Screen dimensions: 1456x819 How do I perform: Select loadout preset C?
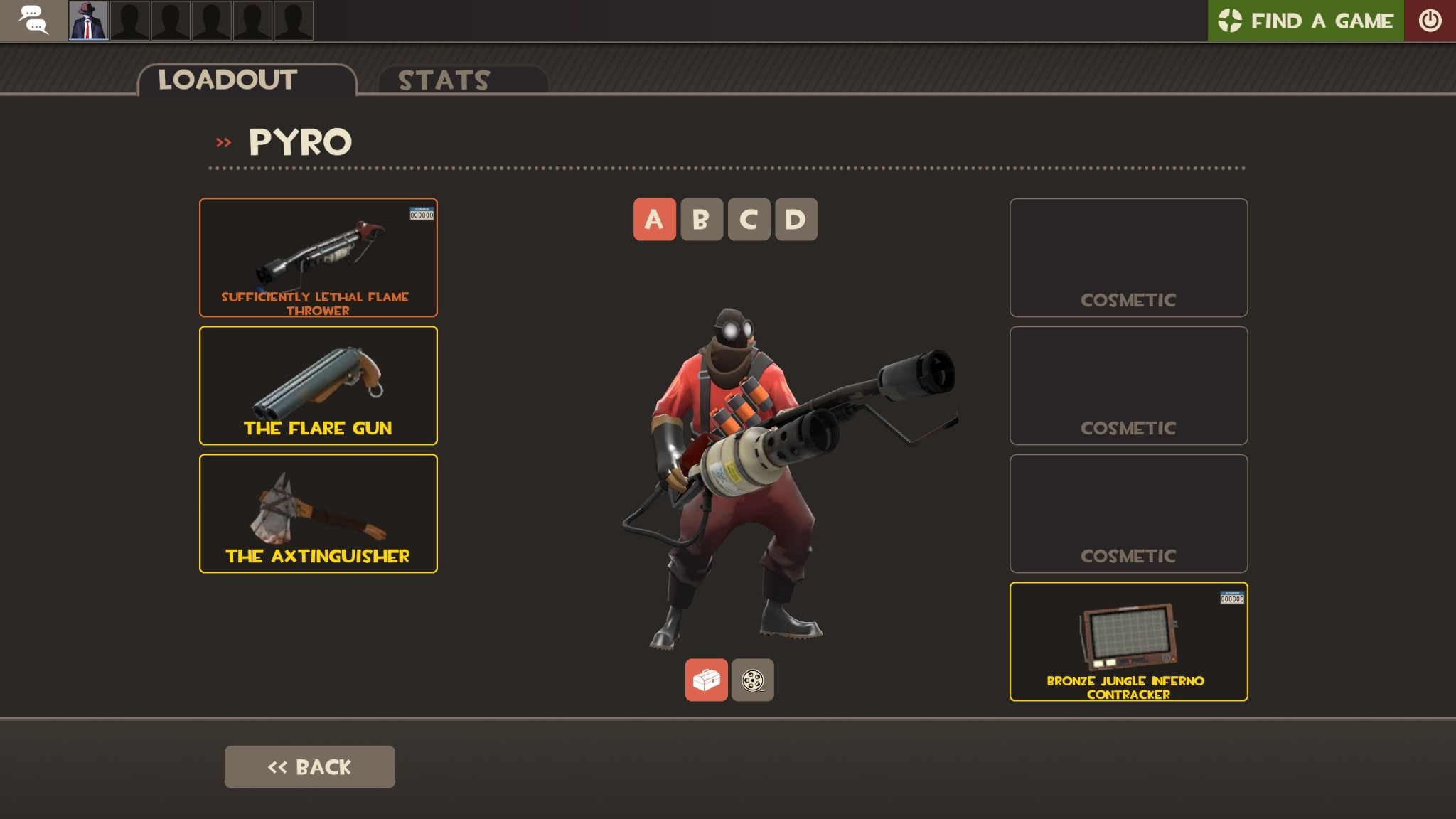(x=749, y=219)
